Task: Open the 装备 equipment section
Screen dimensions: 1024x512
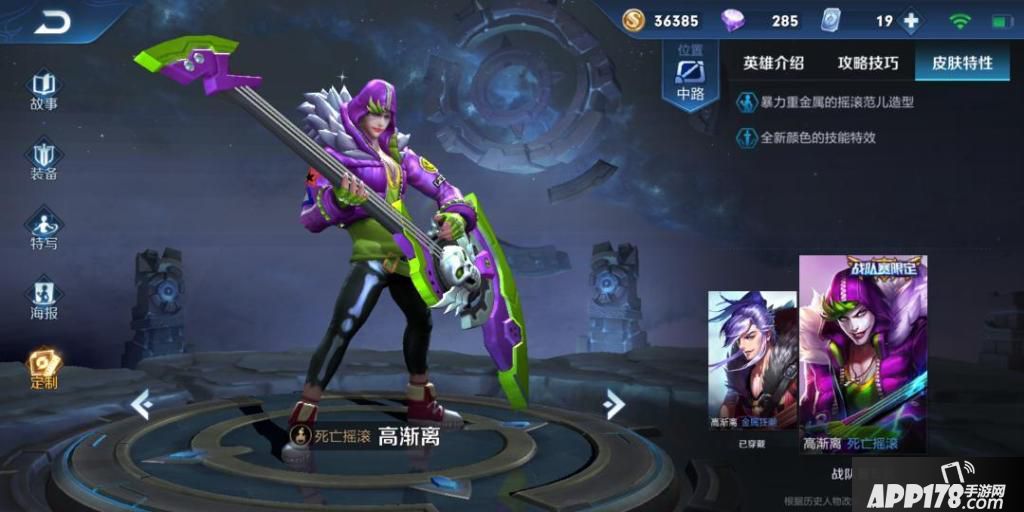Action: click(x=43, y=158)
